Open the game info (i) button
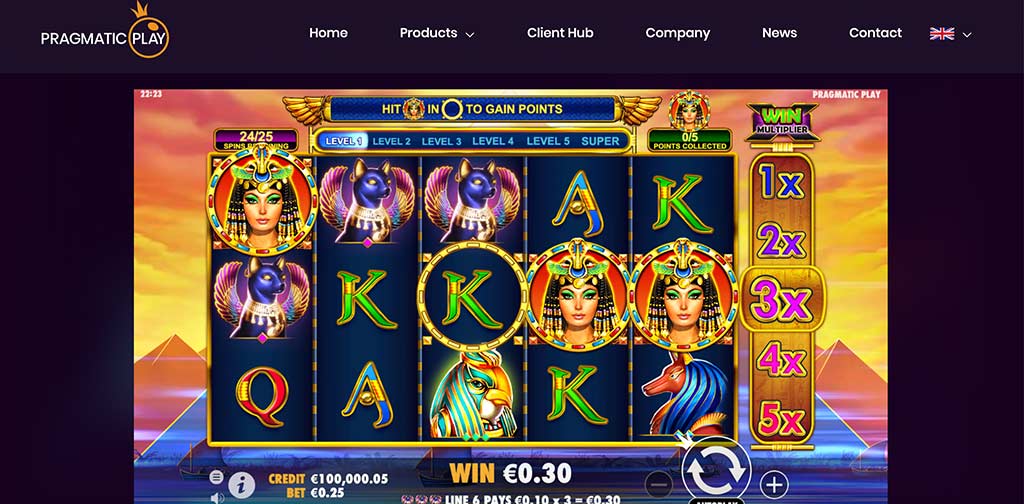Viewport: 1024px width, 504px height. 241,485
